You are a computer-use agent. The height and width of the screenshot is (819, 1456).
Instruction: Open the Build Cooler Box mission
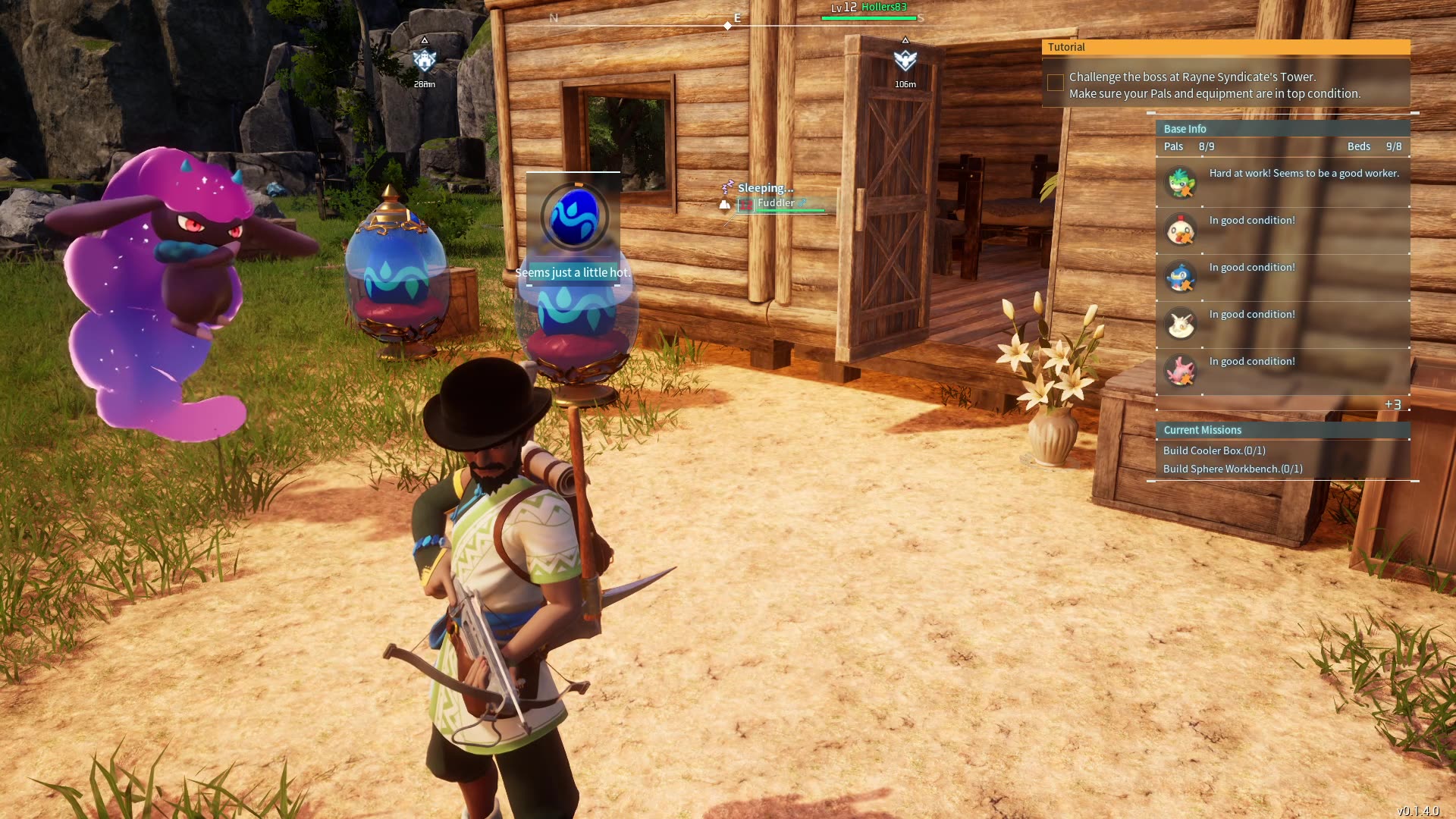pyautogui.click(x=1214, y=450)
